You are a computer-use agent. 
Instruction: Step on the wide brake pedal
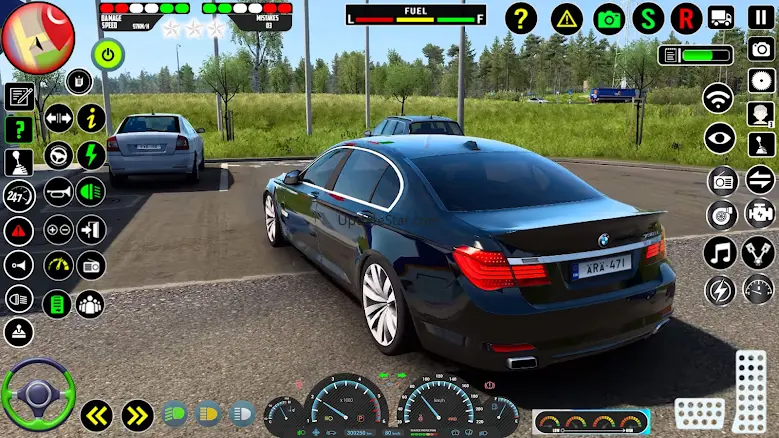[x=699, y=413]
